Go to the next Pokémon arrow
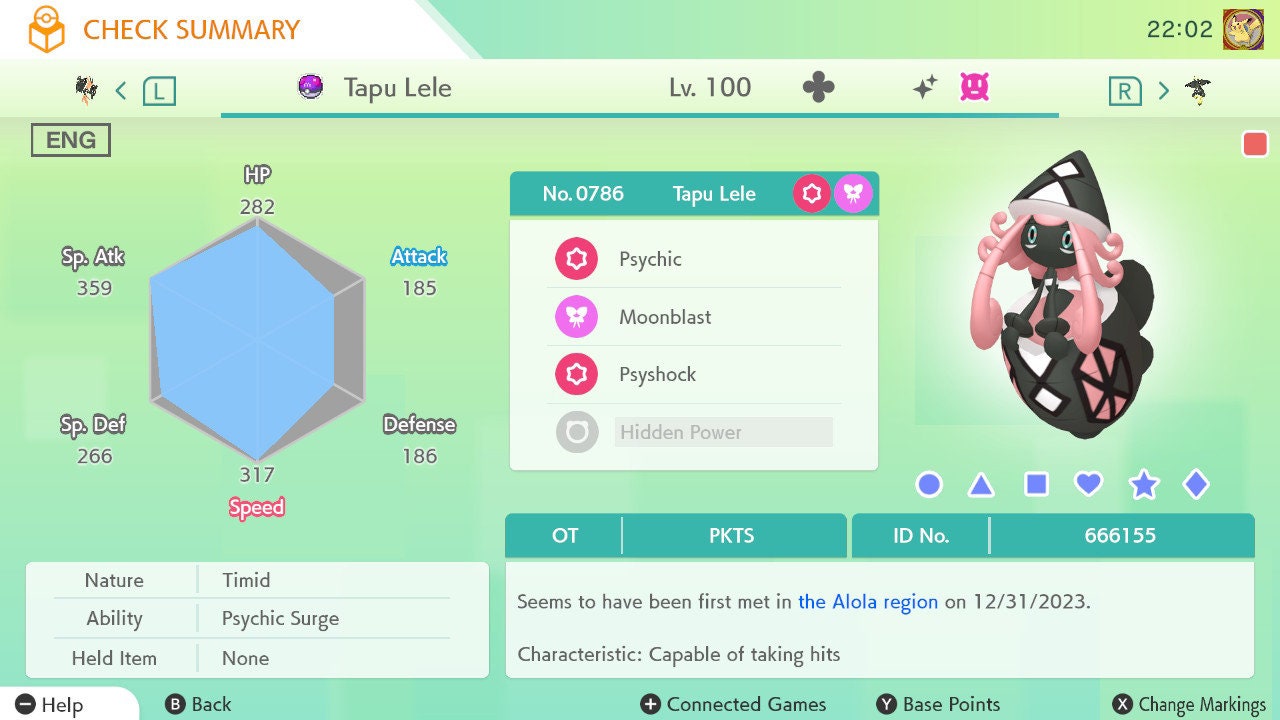1280x720 pixels. click(x=1163, y=91)
